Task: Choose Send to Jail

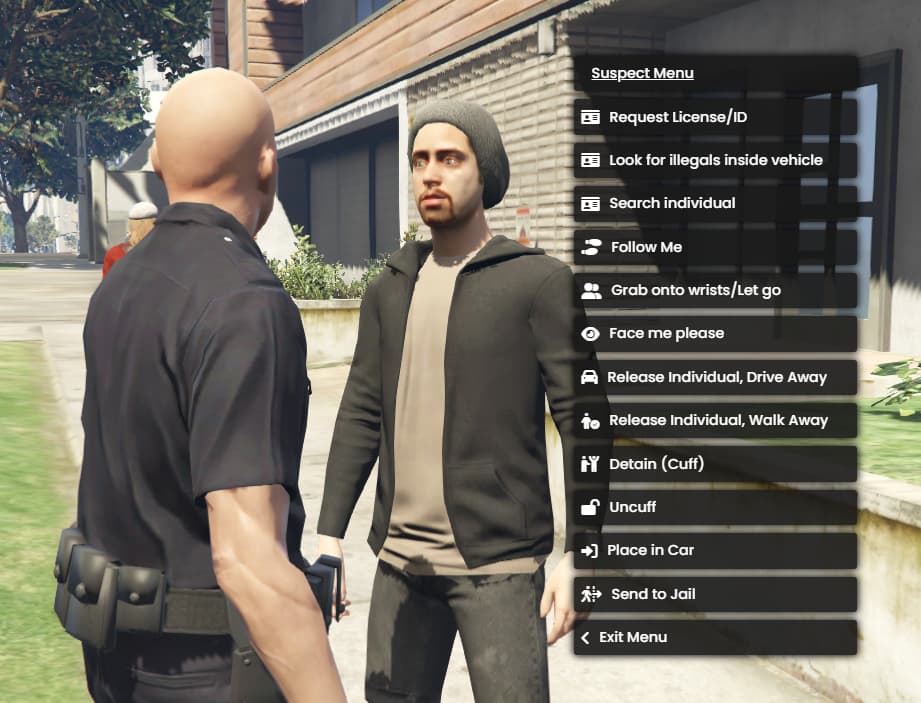Action: 715,594
